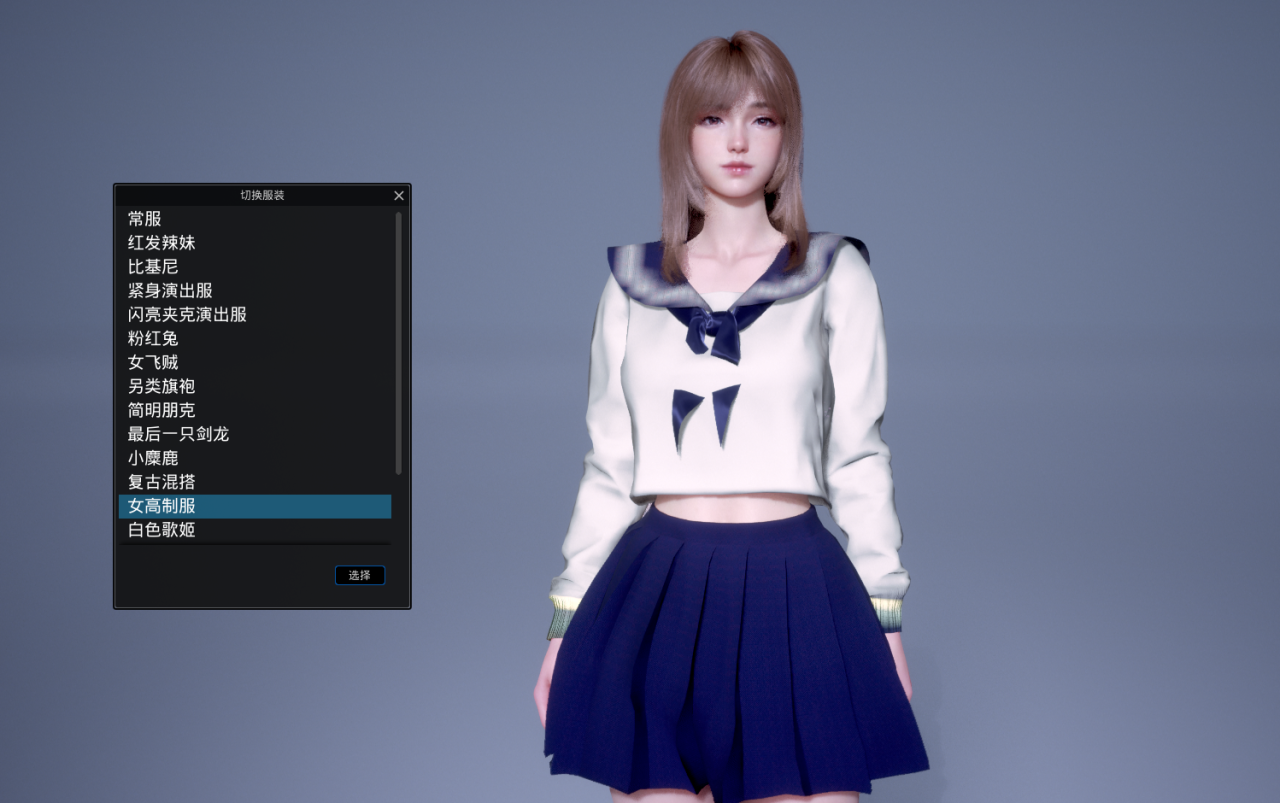1280x803 pixels.
Task: Close the 切换服装 outfit window
Action: point(399,196)
